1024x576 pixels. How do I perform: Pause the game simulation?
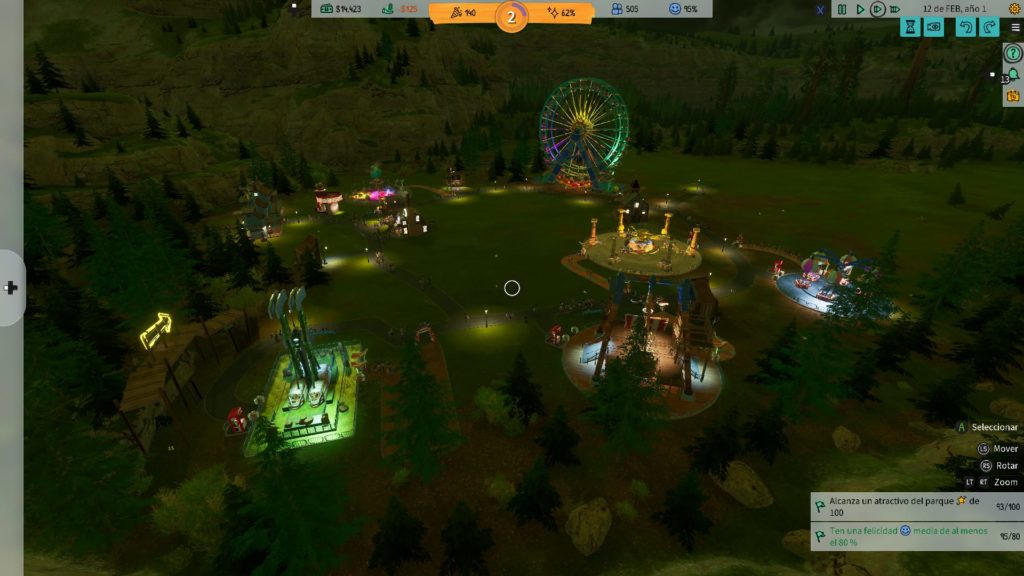point(842,9)
